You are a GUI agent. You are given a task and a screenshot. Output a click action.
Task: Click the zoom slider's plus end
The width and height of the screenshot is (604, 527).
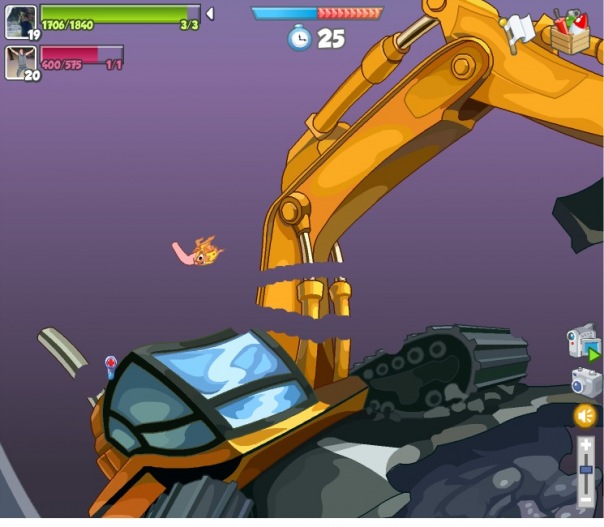(586, 444)
